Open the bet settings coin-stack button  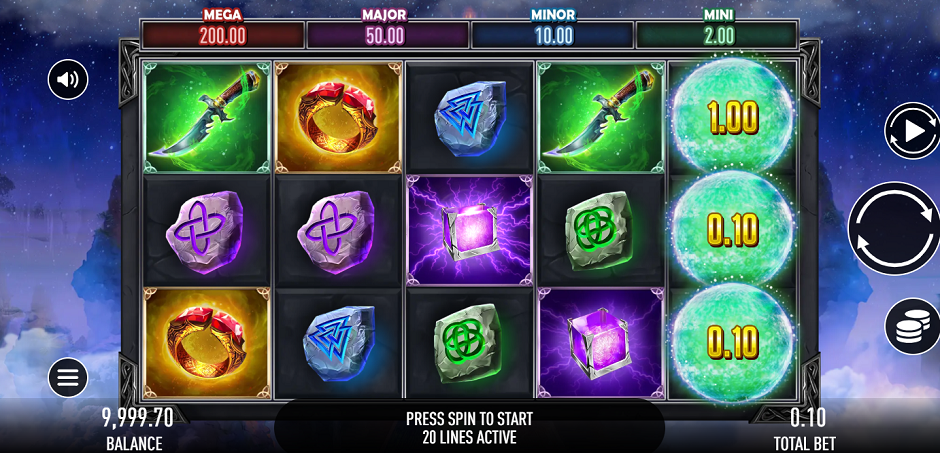tap(911, 326)
